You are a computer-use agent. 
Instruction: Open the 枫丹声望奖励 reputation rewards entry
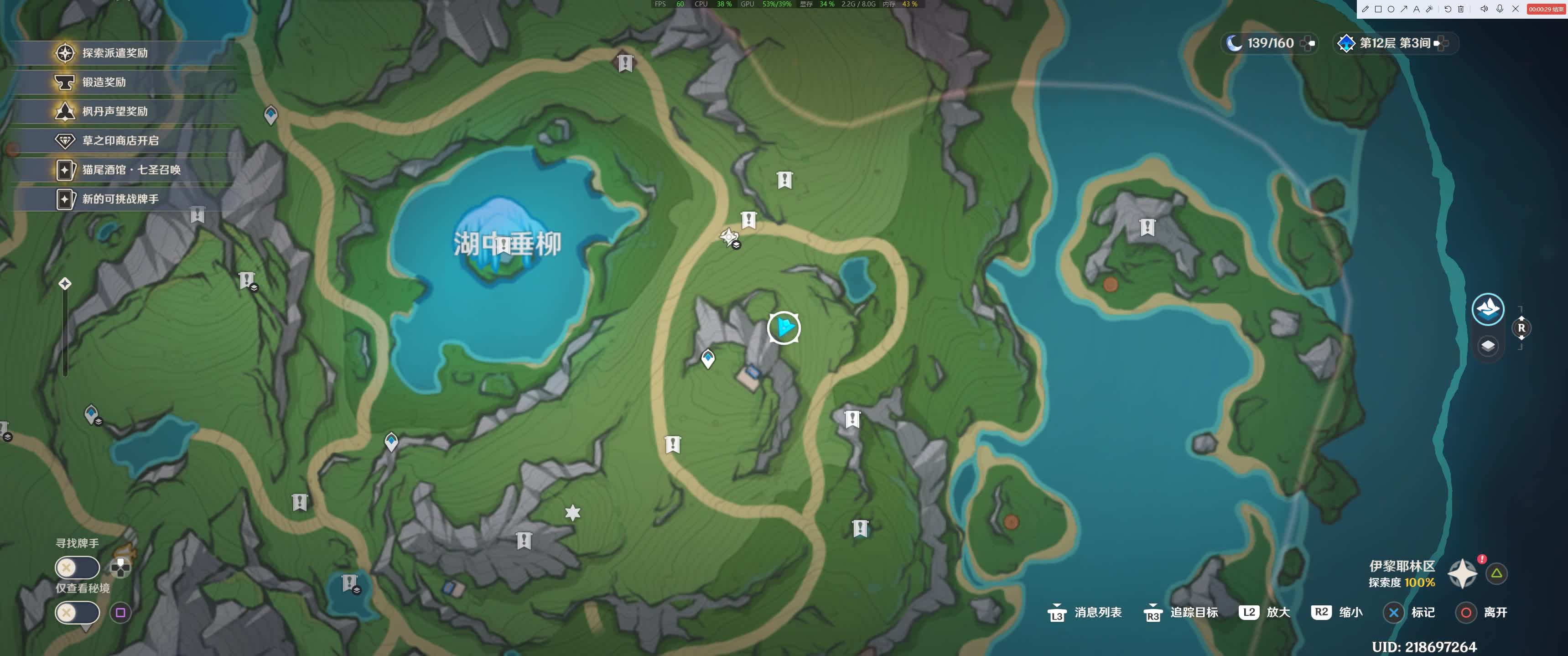click(114, 111)
